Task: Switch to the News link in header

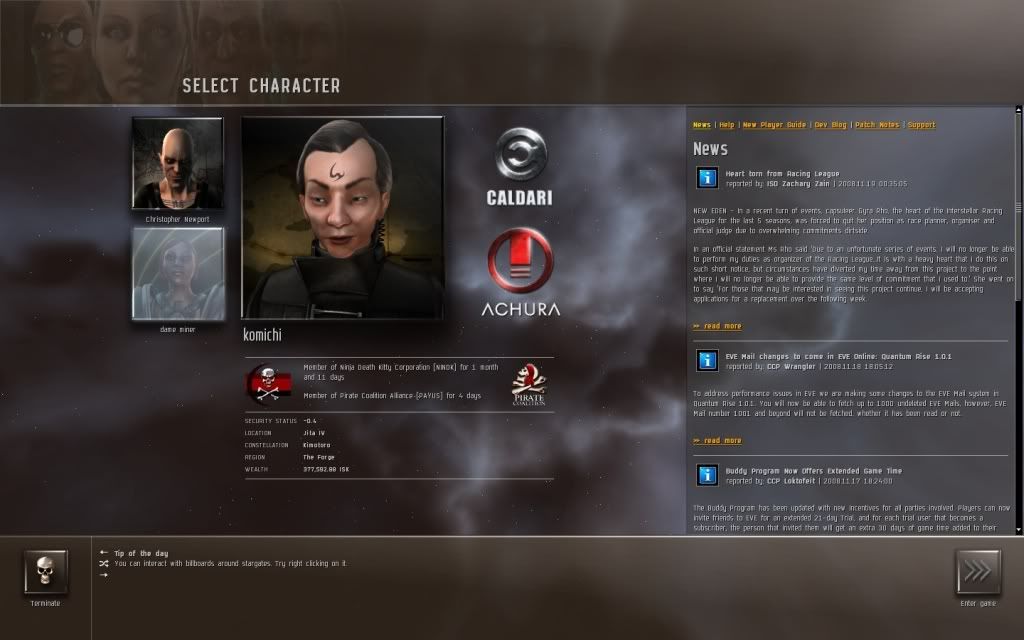Action: 702,125
